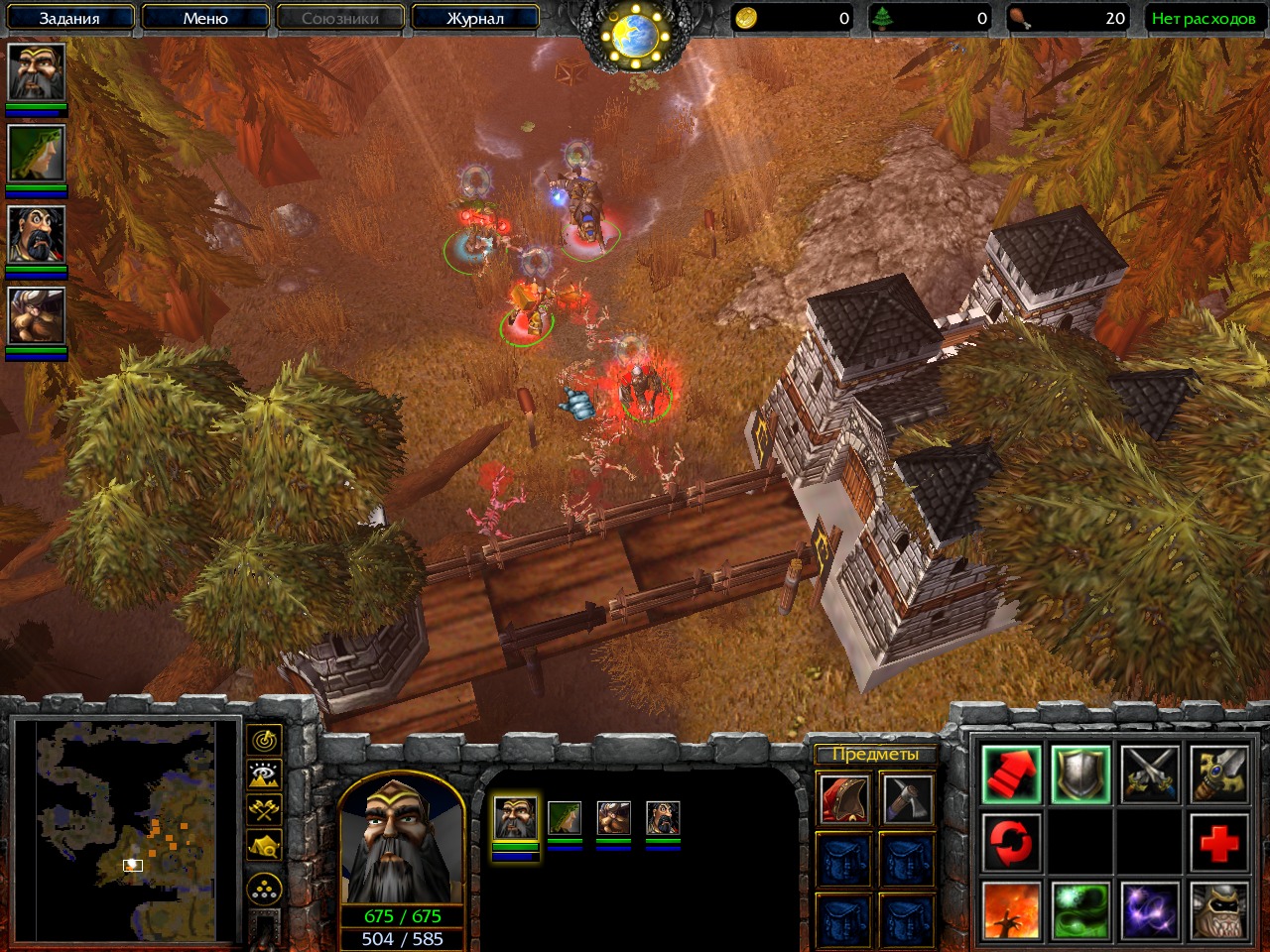Cast the purple sparkles spell
1270x952 pixels.
coord(1150,910)
